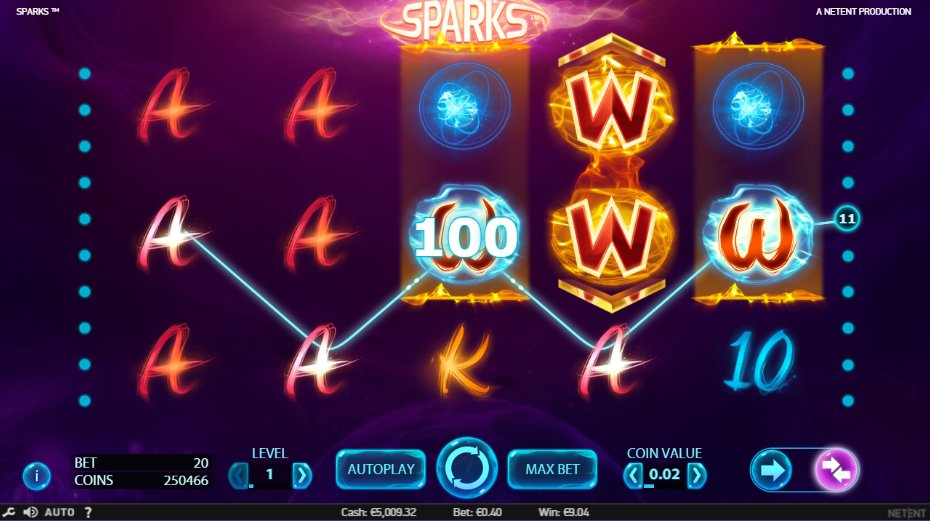The image size is (930, 521).
Task: Open the Autoplay options
Action: [x=380, y=469]
